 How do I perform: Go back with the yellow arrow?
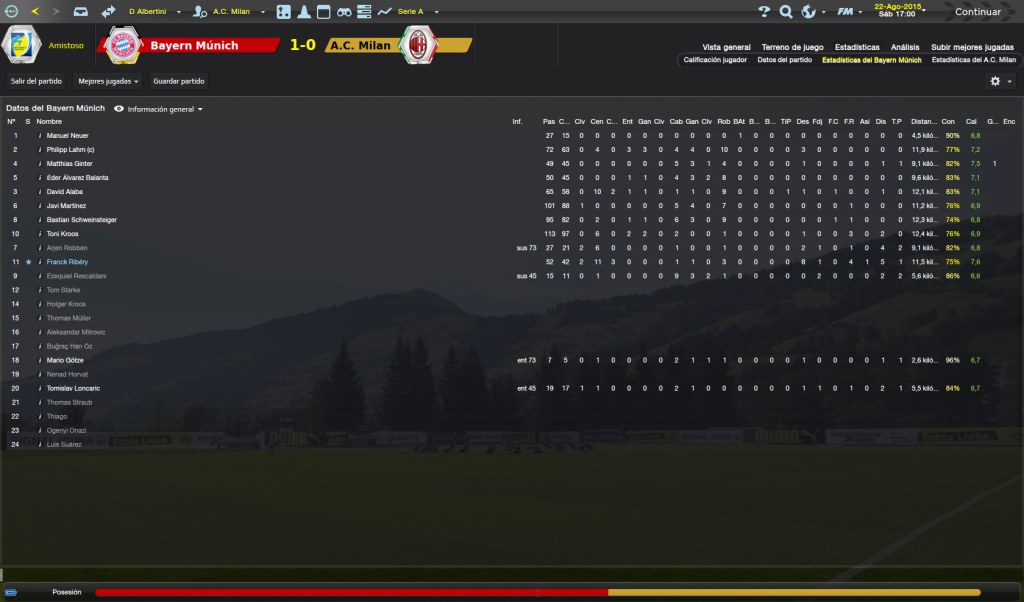point(35,12)
